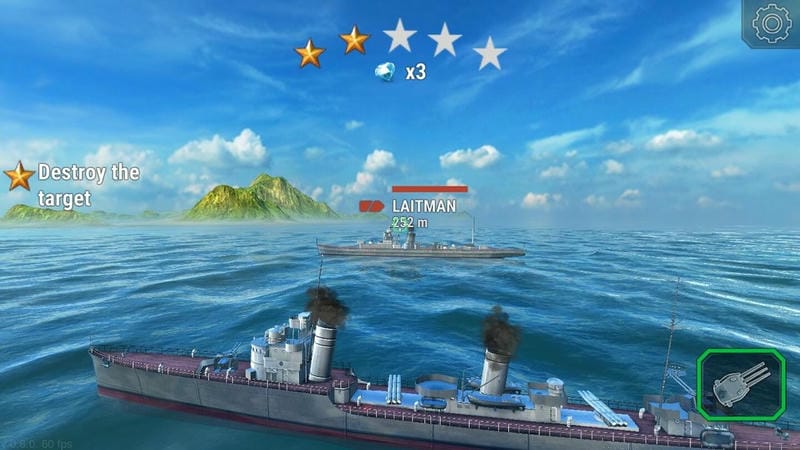Open the settings gear menu
Image resolution: width=800 pixels, height=450 pixels.
coord(772,24)
